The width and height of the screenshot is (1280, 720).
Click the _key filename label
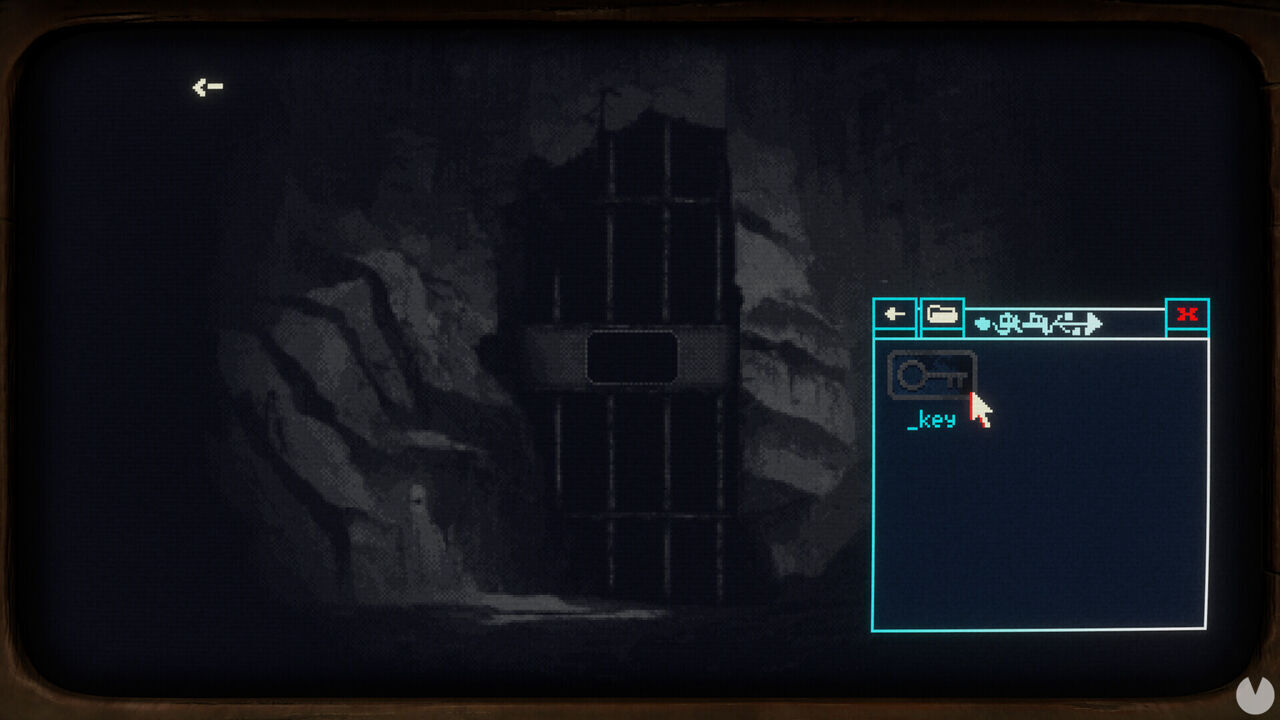[929, 422]
